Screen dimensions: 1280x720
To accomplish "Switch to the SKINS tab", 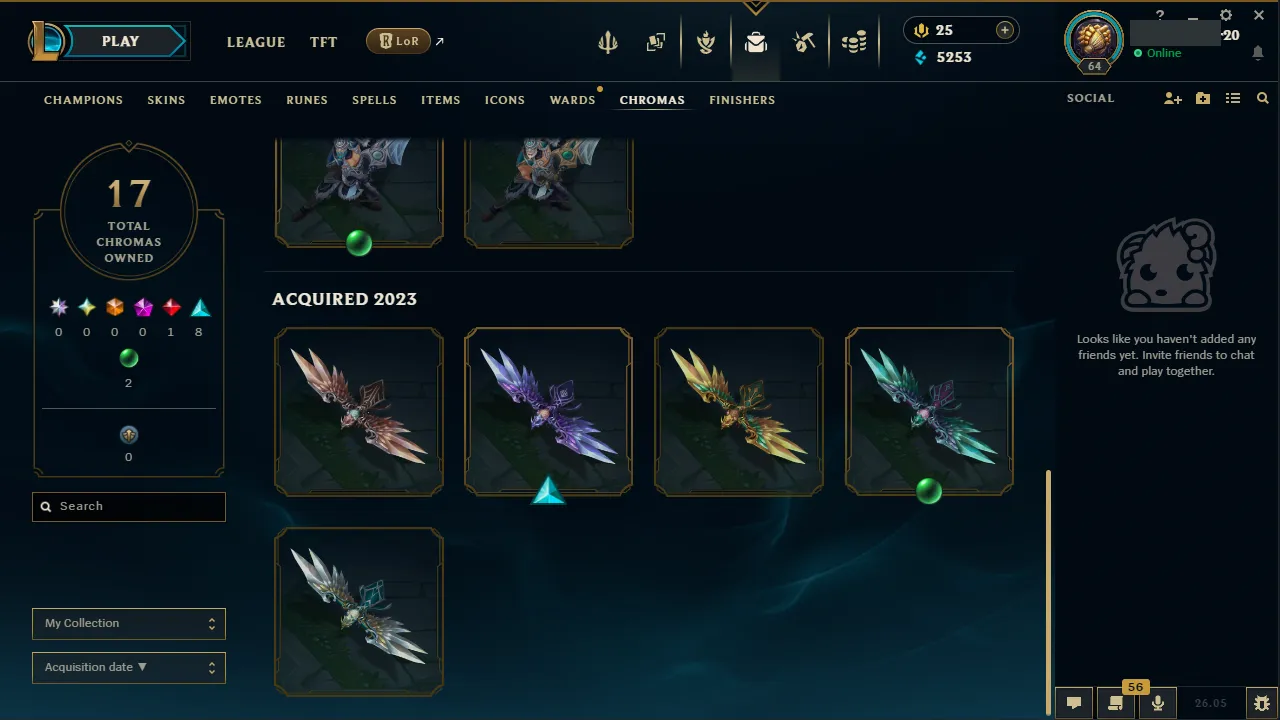I will (x=166, y=99).
